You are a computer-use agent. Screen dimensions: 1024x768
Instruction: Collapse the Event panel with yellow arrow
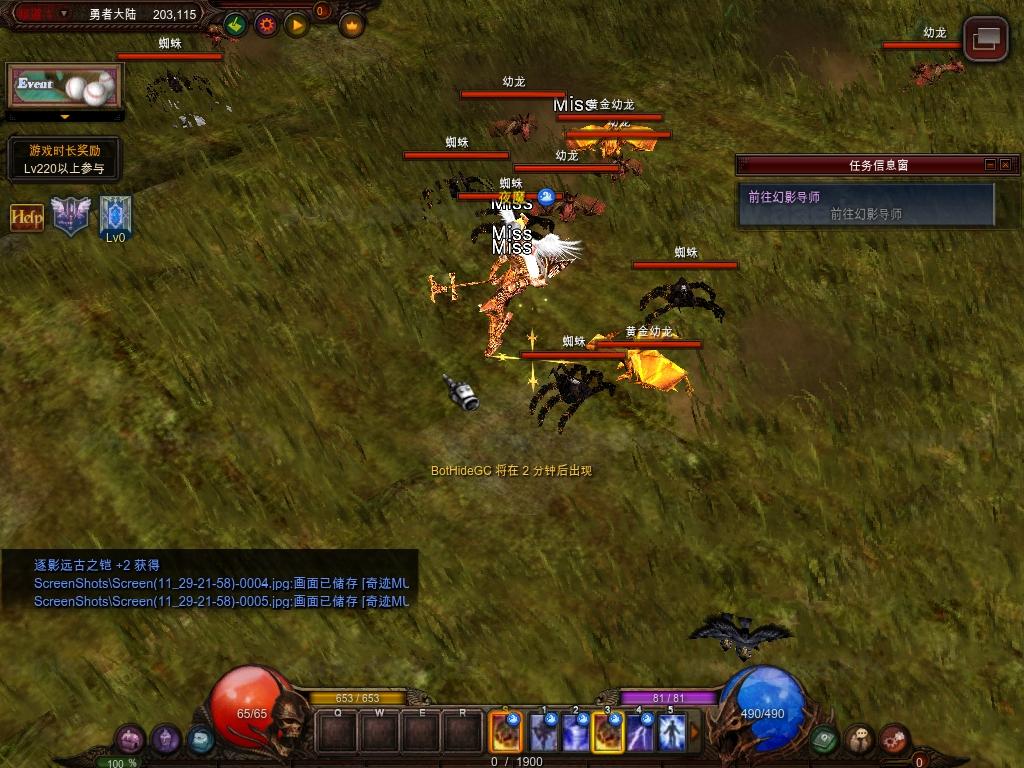tap(65, 117)
